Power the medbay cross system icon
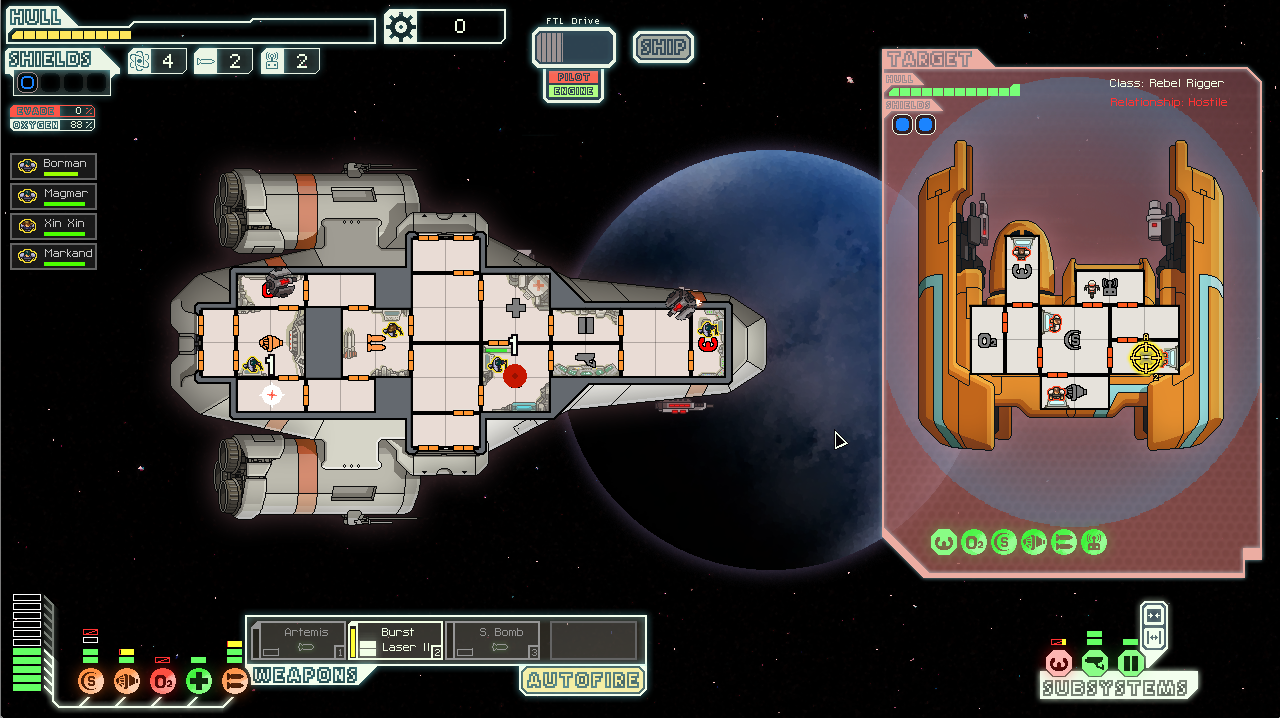 [x=199, y=682]
